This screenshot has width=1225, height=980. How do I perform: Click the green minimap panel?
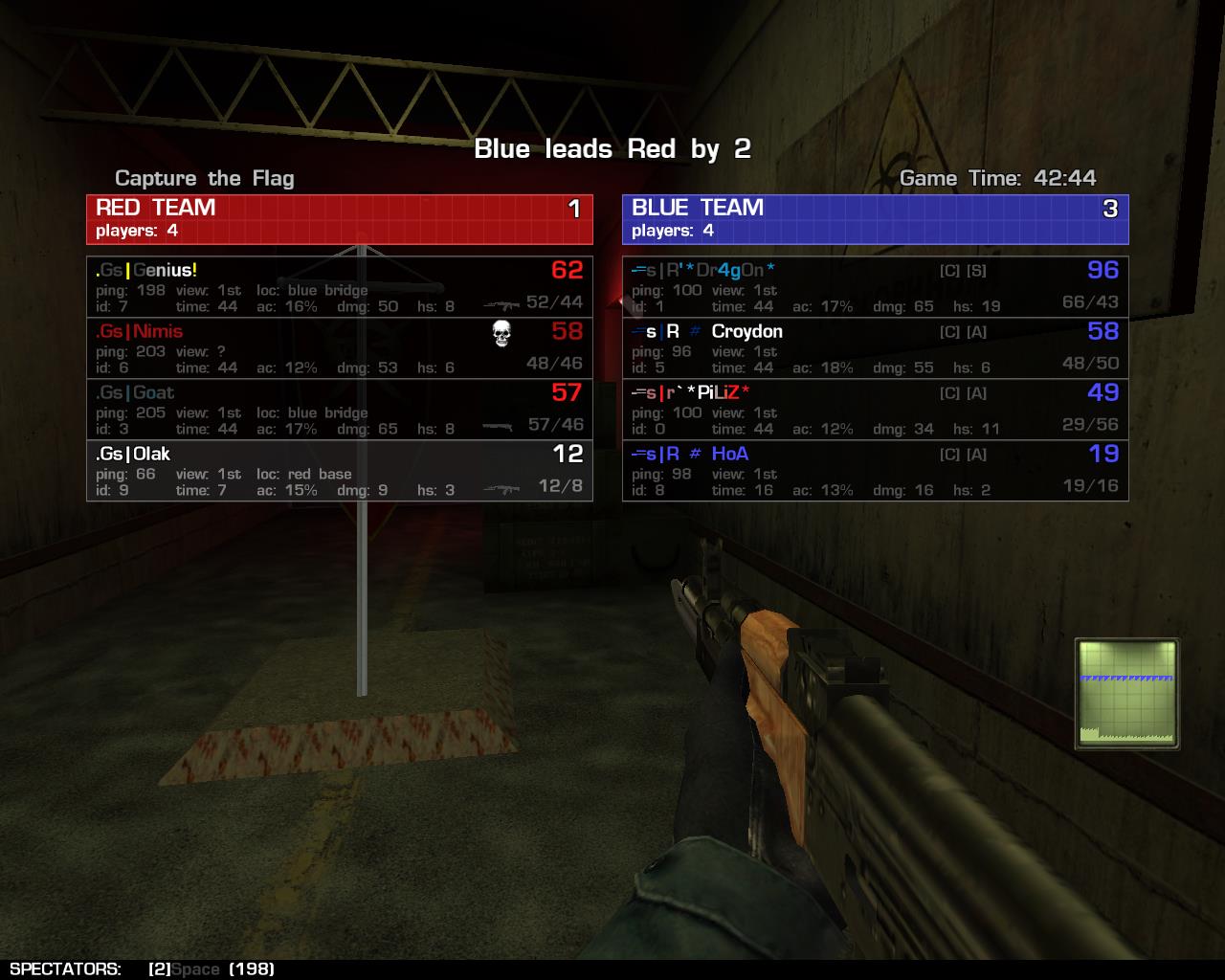tap(1126, 694)
